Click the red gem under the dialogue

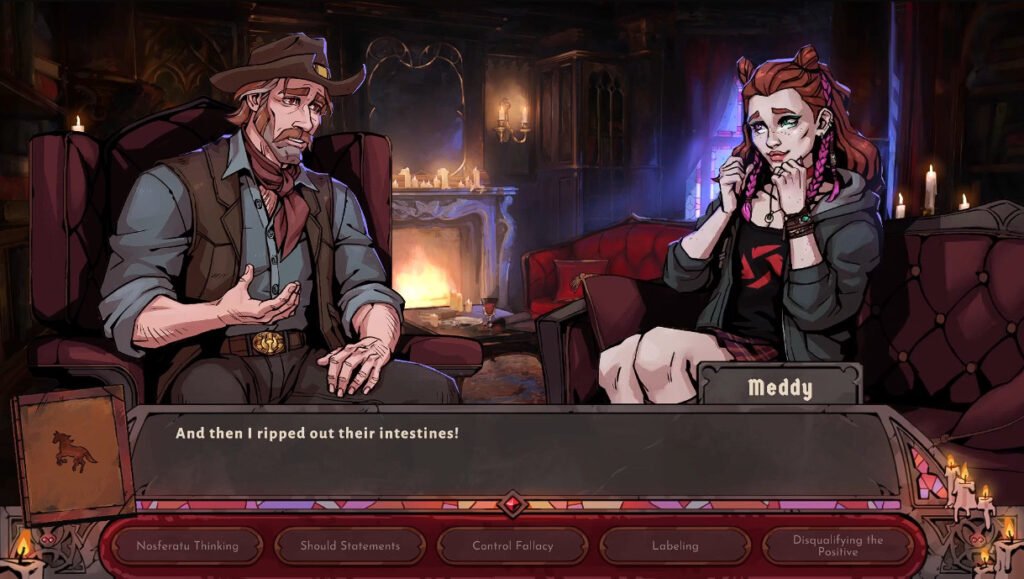(x=513, y=504)
